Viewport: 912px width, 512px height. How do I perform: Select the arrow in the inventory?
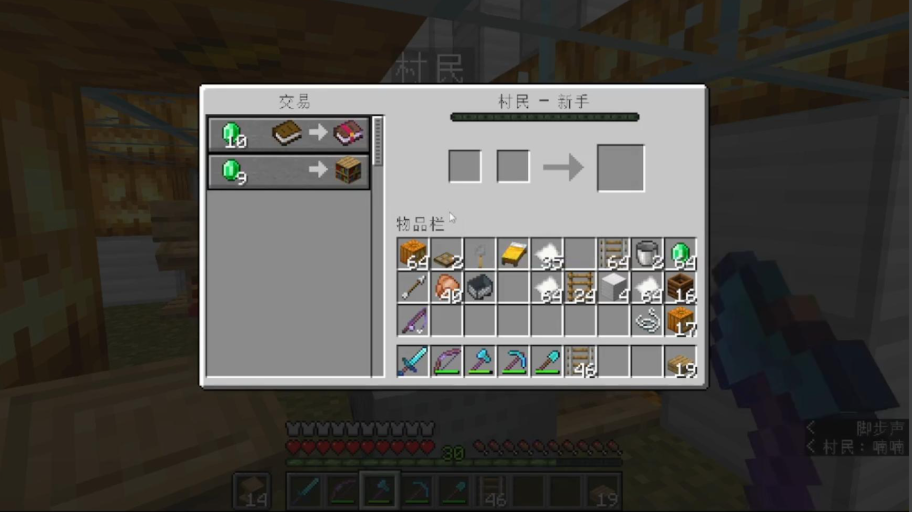click(412, 288)
